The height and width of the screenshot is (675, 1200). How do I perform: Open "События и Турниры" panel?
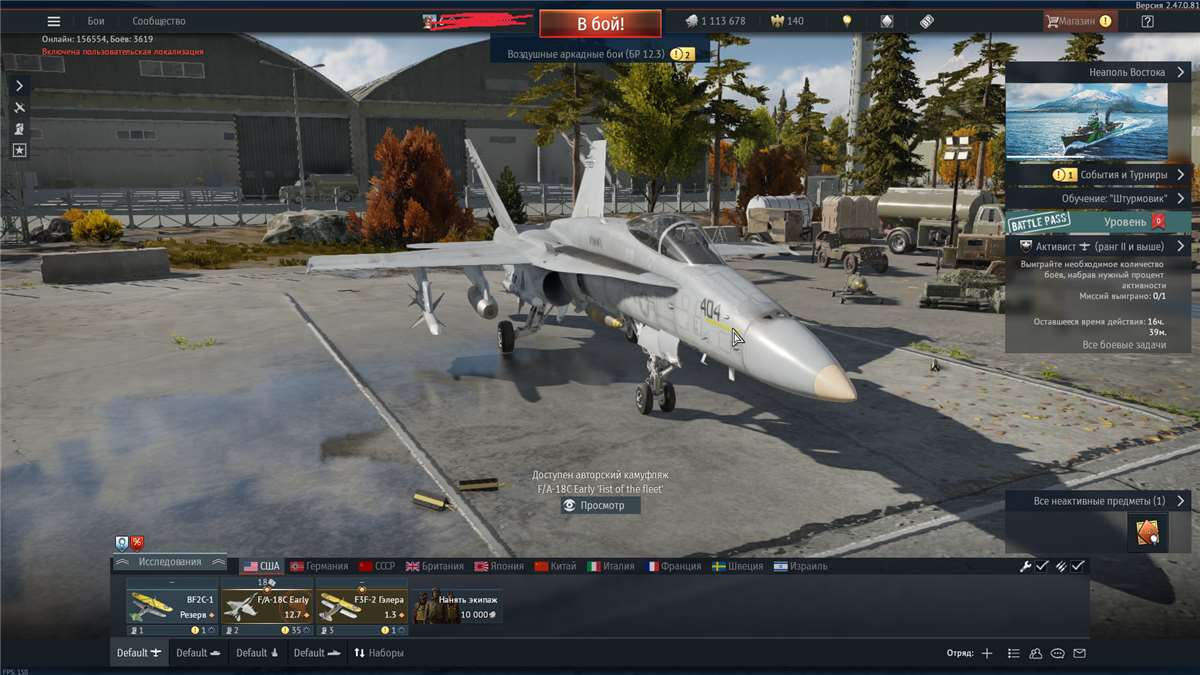[1097, 174]
